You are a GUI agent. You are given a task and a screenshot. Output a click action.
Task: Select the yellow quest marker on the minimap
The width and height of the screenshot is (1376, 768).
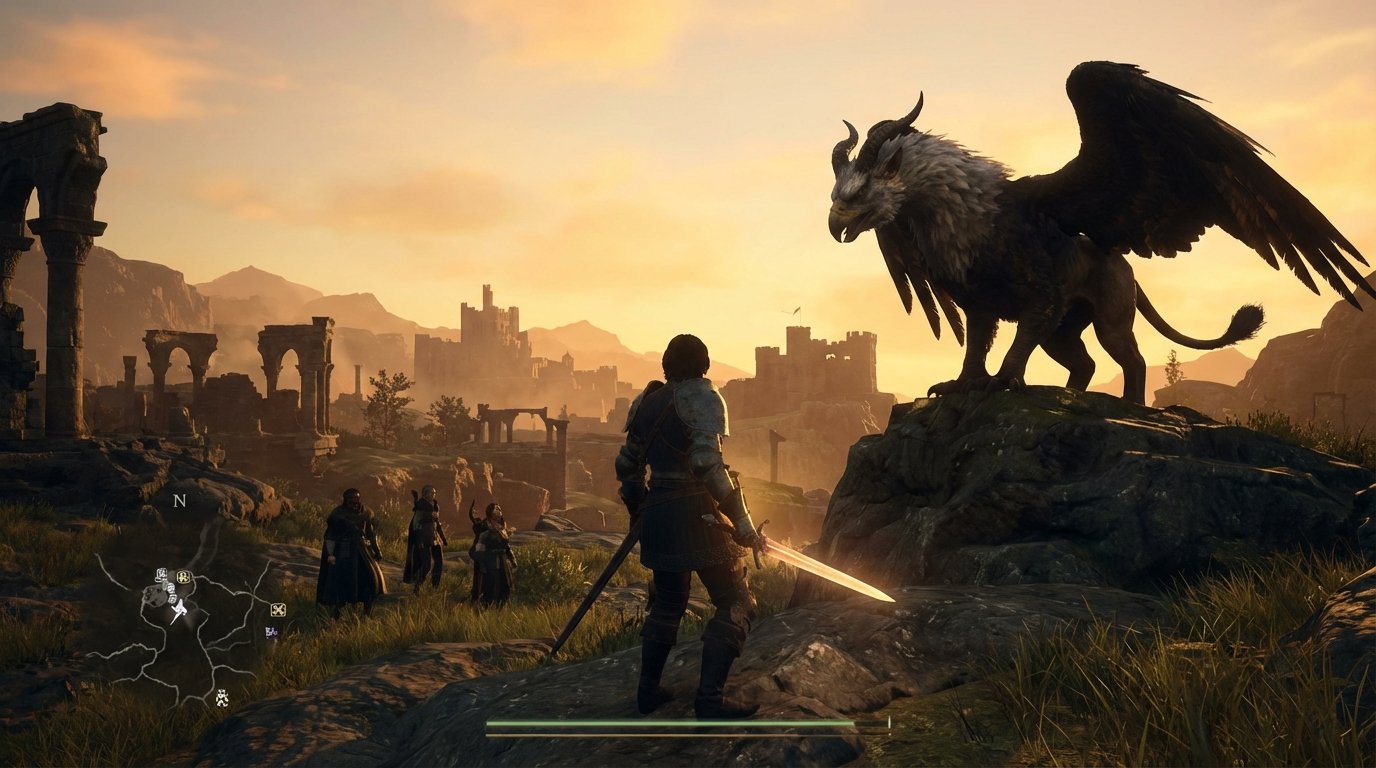182,576
